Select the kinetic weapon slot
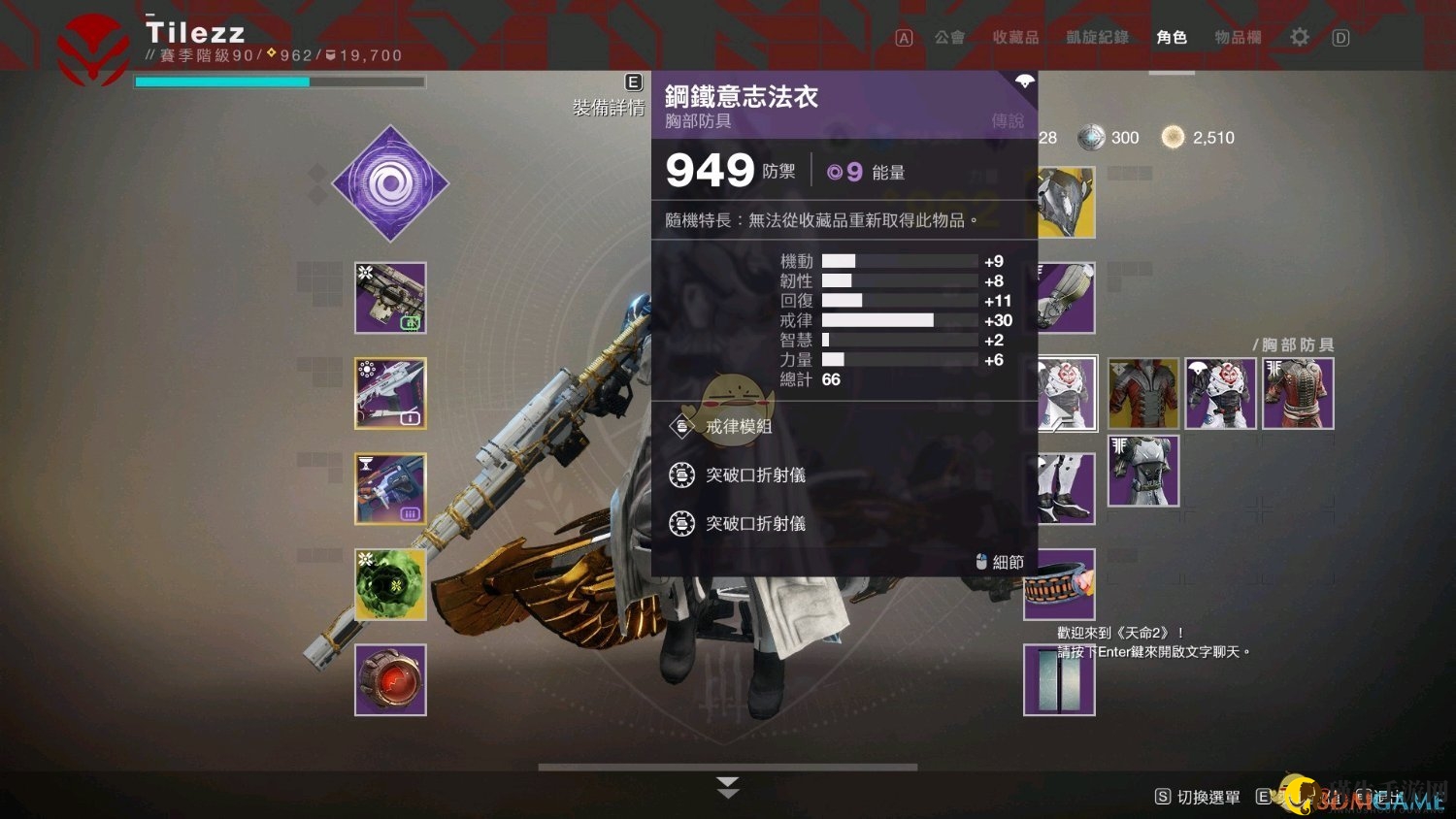Image resolution: width=1456 pixels, height=819 pixels. pyautogui.click(x=390, y=298)
